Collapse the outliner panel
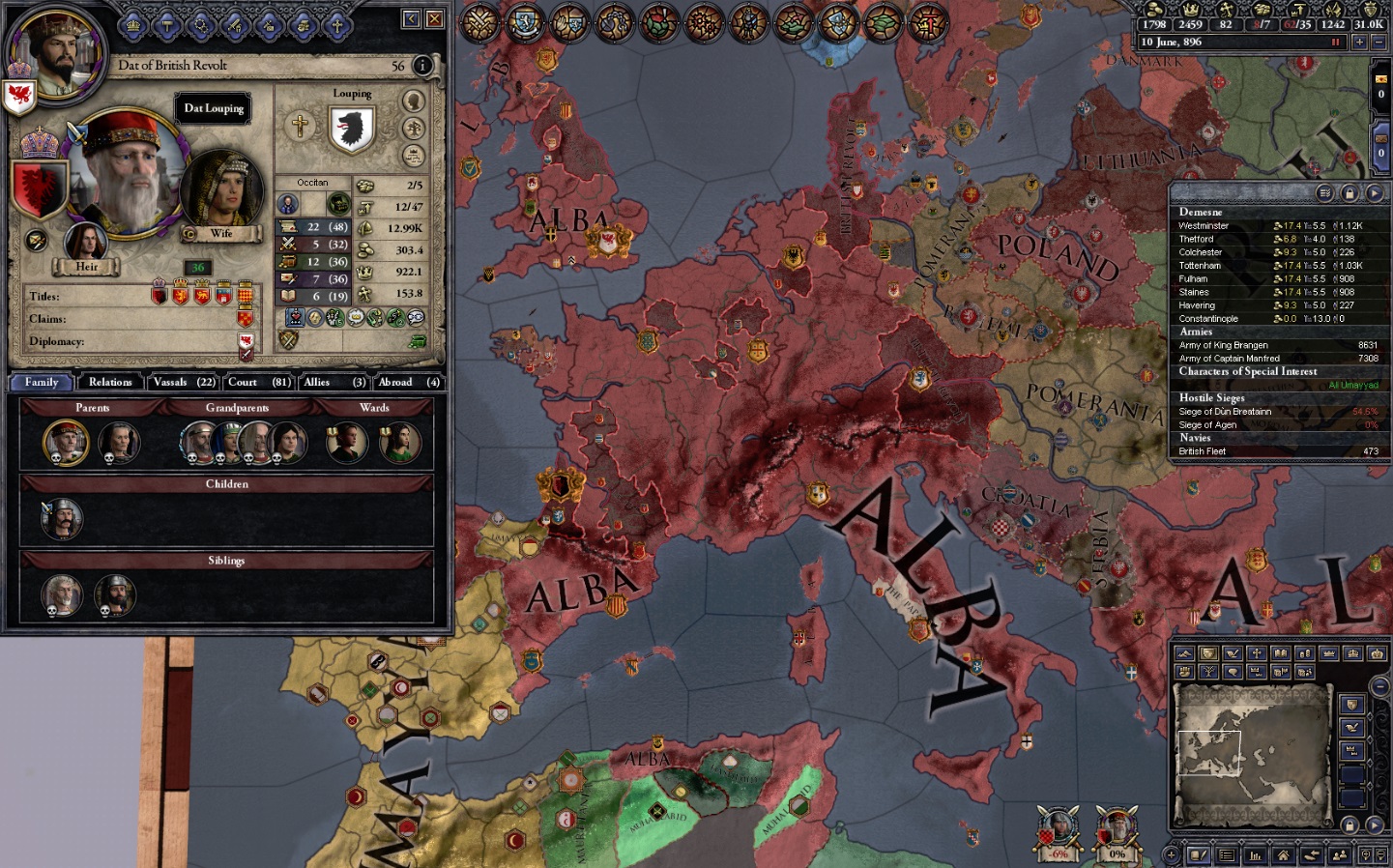 1377,193
